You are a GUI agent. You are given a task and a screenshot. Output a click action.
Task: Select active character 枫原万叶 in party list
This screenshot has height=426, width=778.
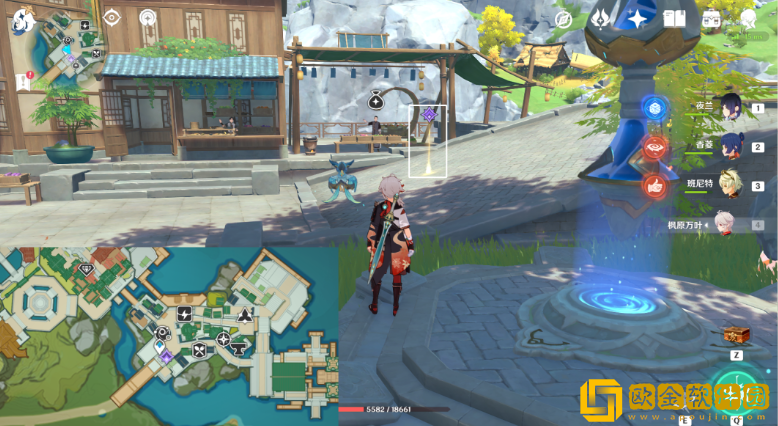click(x=729, y=224)
